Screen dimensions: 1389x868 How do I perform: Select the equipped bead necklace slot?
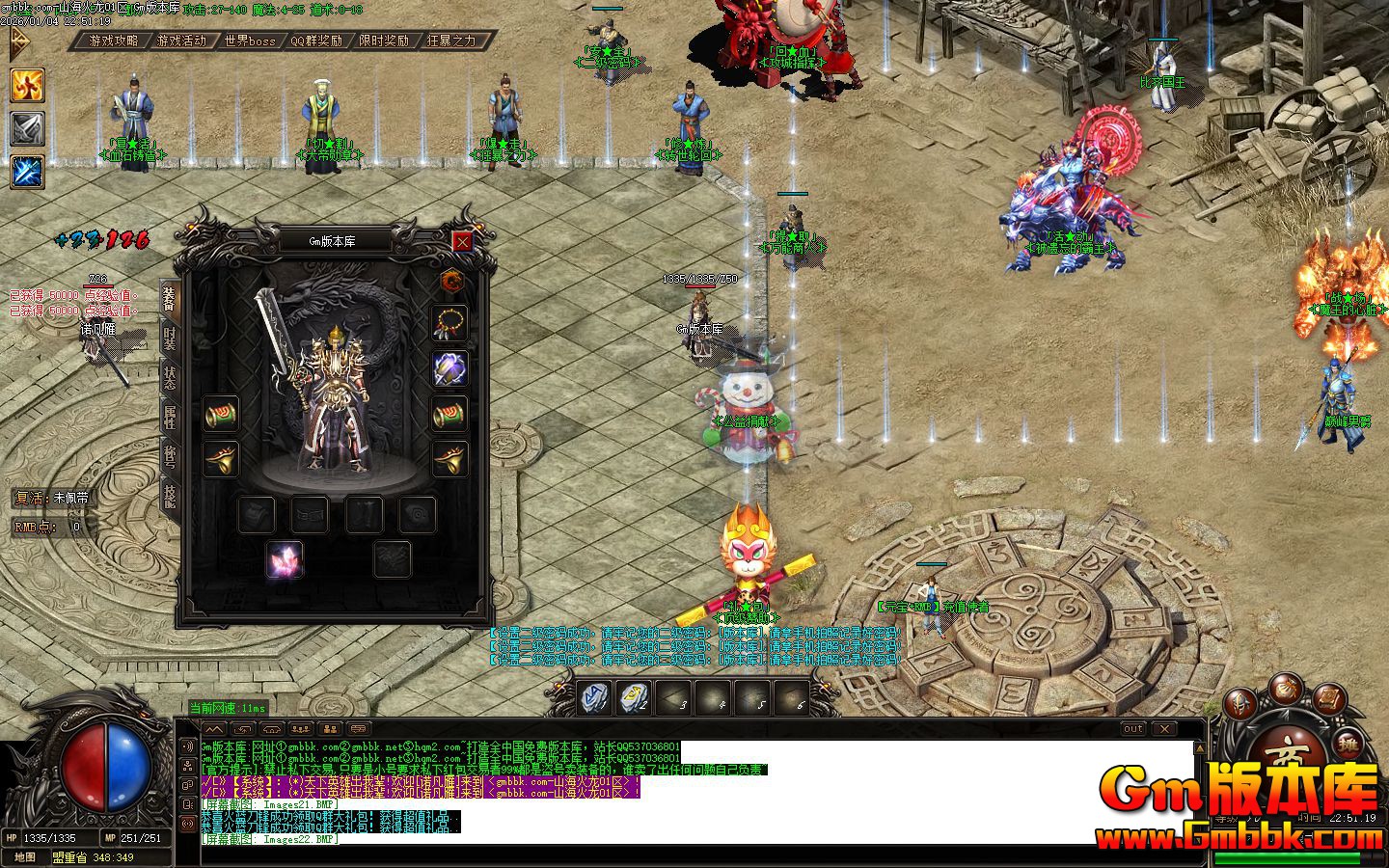(449, 322)
